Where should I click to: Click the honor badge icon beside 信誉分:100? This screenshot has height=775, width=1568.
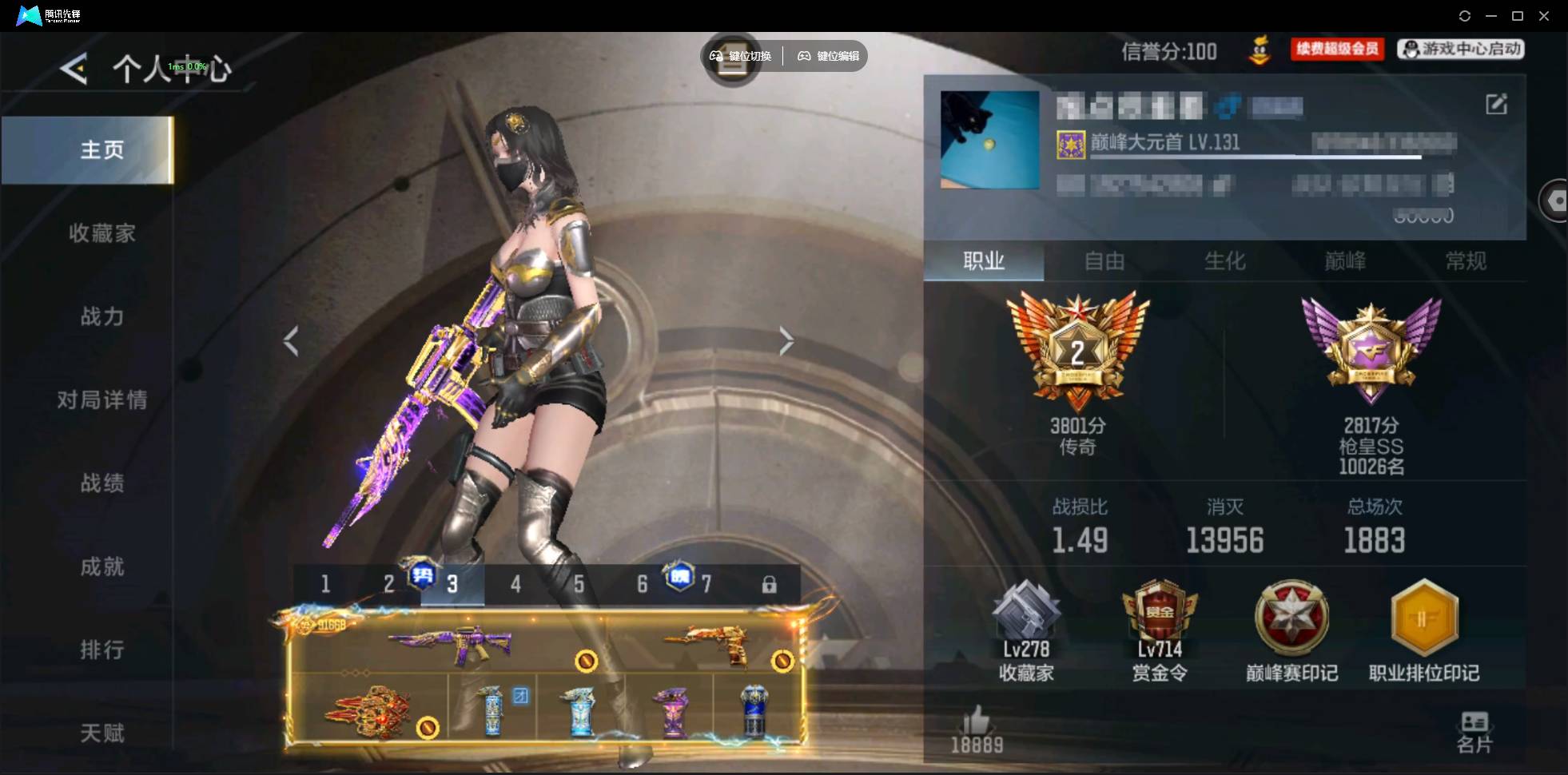pyautogui.click(x=1261, y=50)
